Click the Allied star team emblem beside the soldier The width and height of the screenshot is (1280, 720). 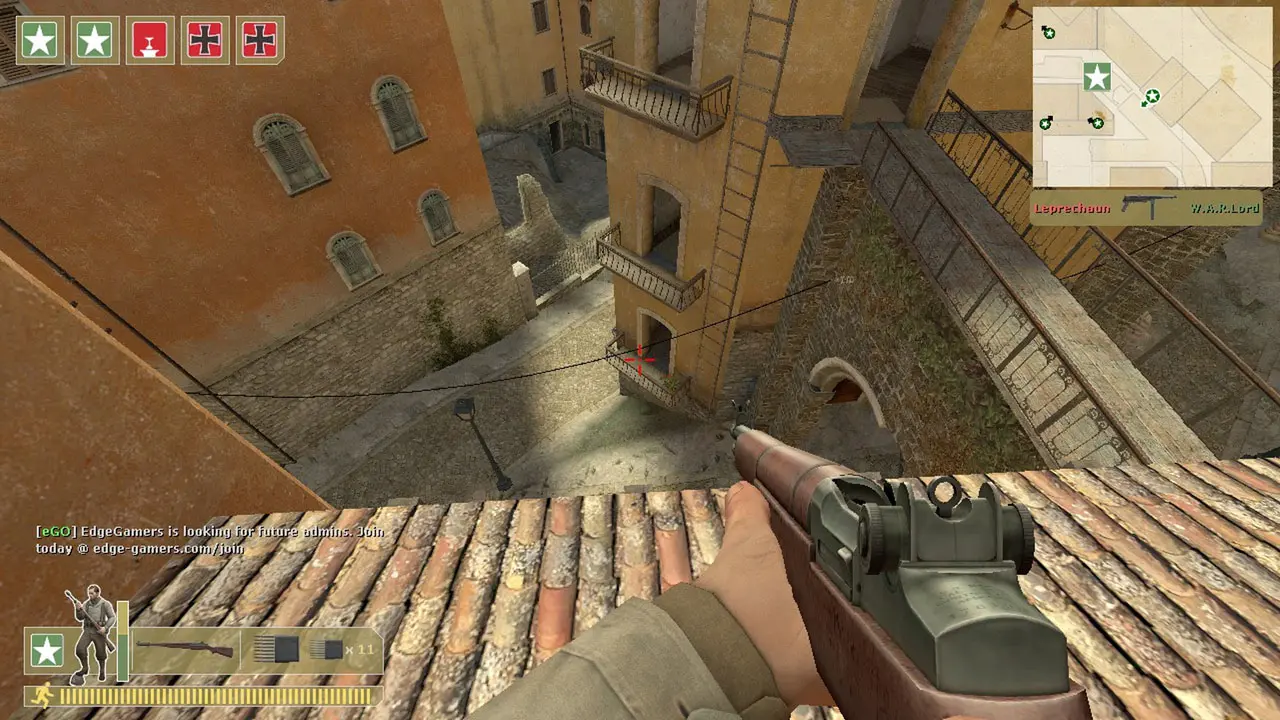(x=46, y=652)
